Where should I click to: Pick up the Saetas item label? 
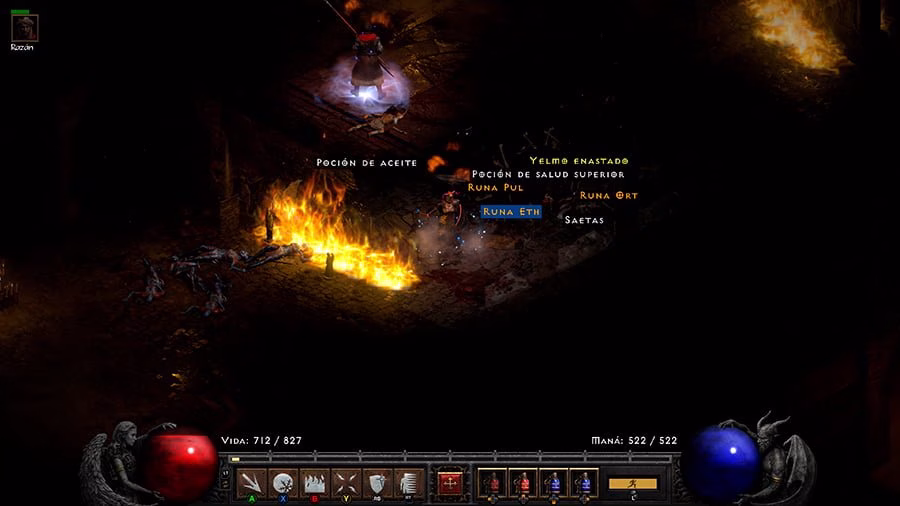[584, 220]
